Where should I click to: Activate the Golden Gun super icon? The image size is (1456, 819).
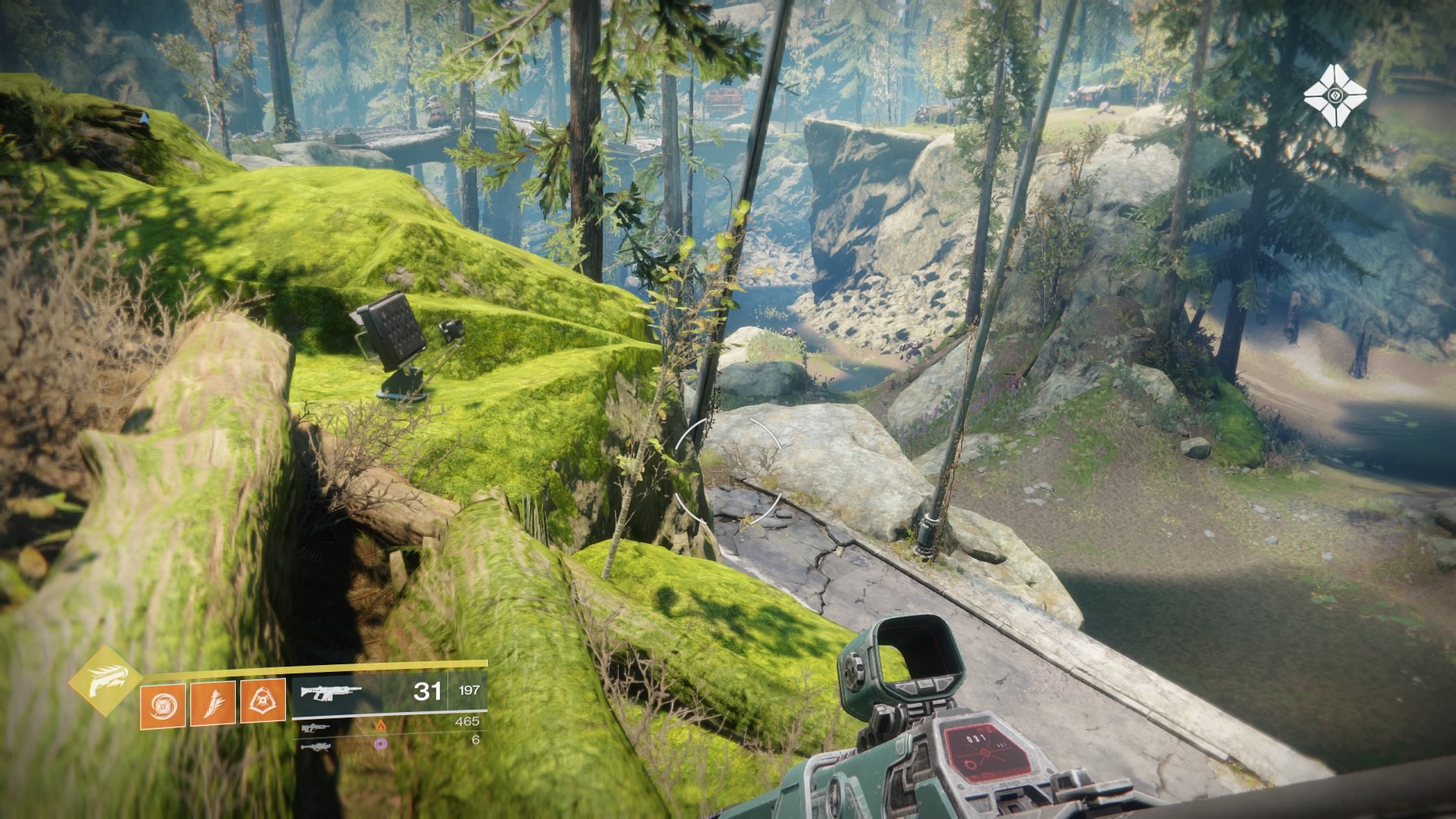[105, 679]
